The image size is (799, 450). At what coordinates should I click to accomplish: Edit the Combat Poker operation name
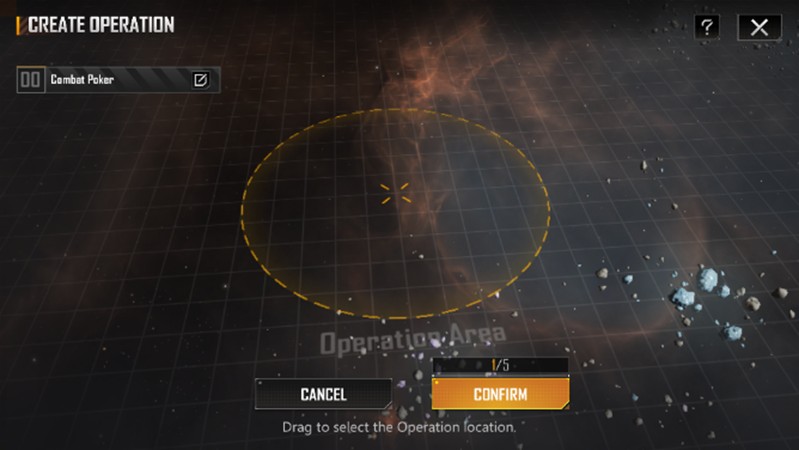pos(200,80)
